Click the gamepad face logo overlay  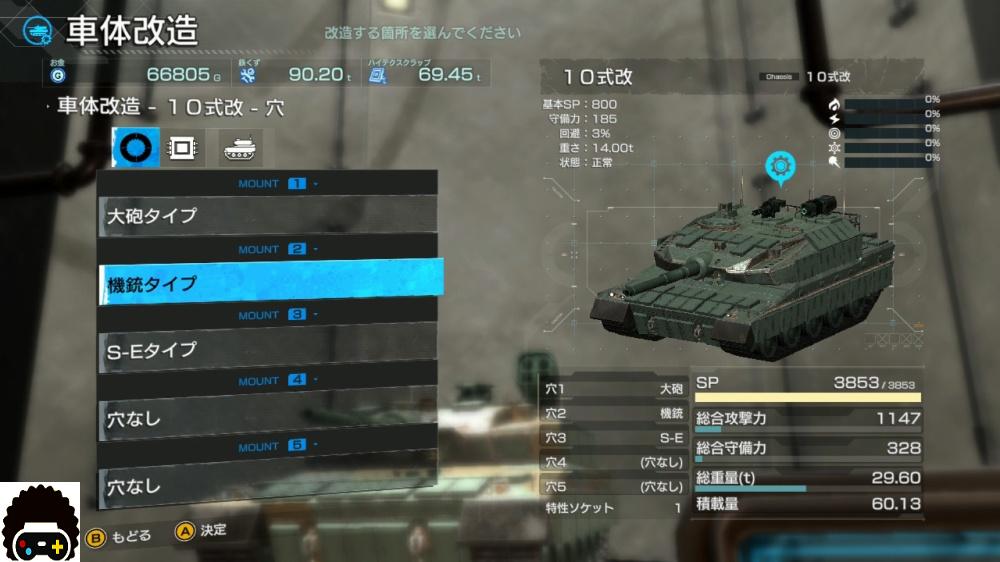click(x=40, y=522)
